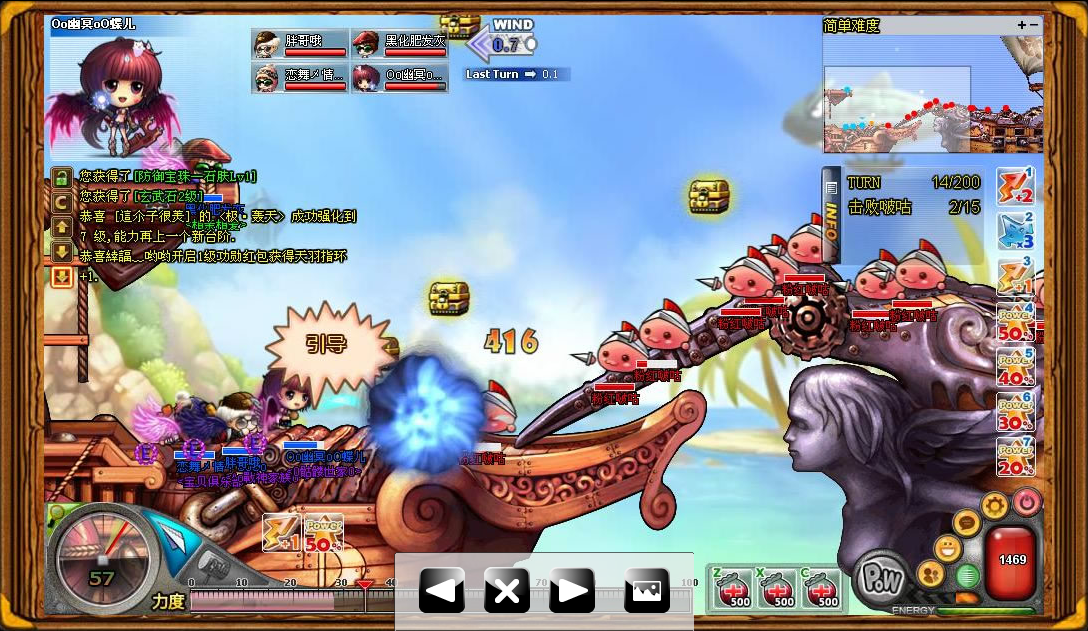Image resolution: width=1088 pixels, height=631 pixels.
Task: Select teammate 胖哥哦 in the team panel
Action: [x=301, y=44]
